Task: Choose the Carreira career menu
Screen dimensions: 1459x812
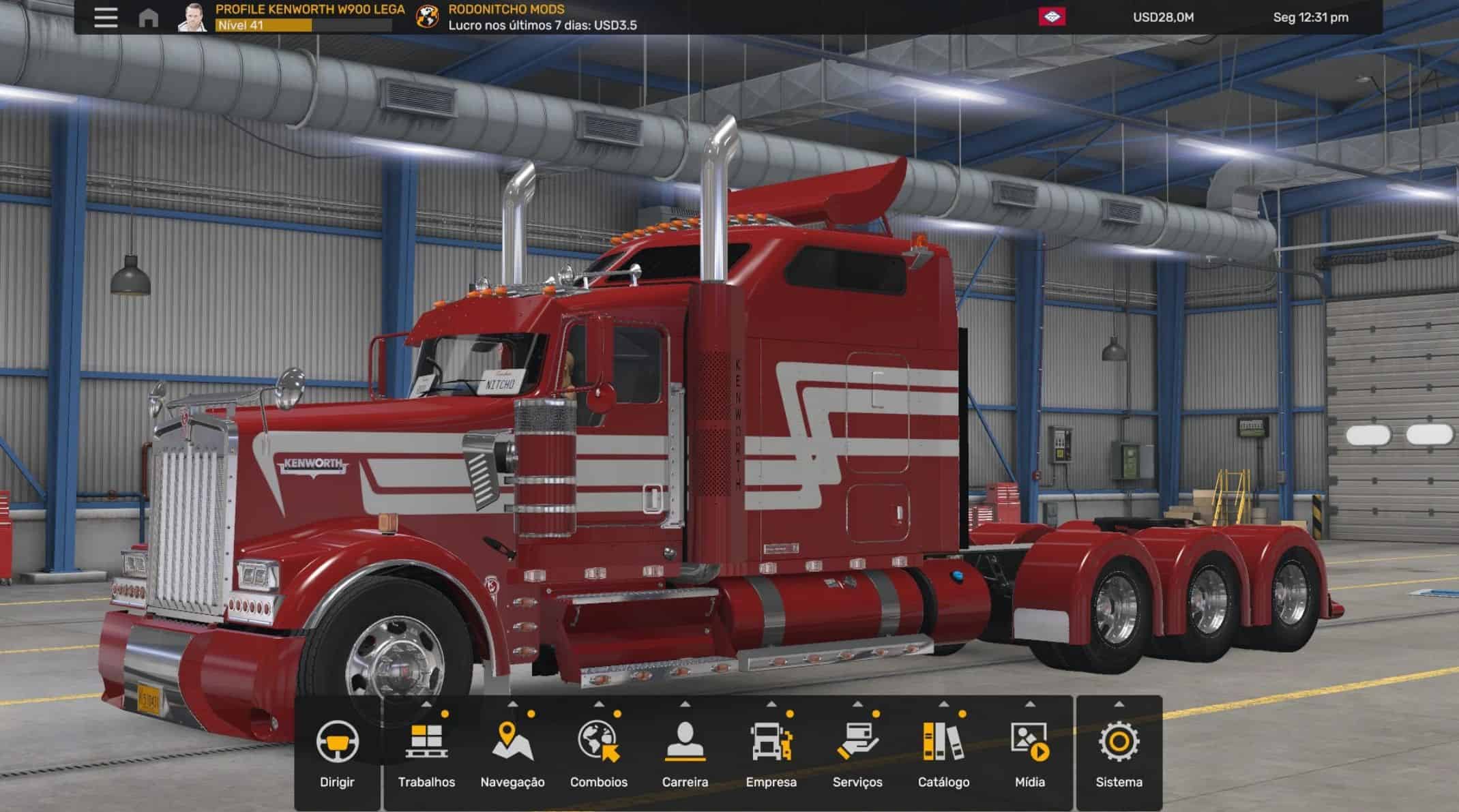Action: tap(685, 753)
